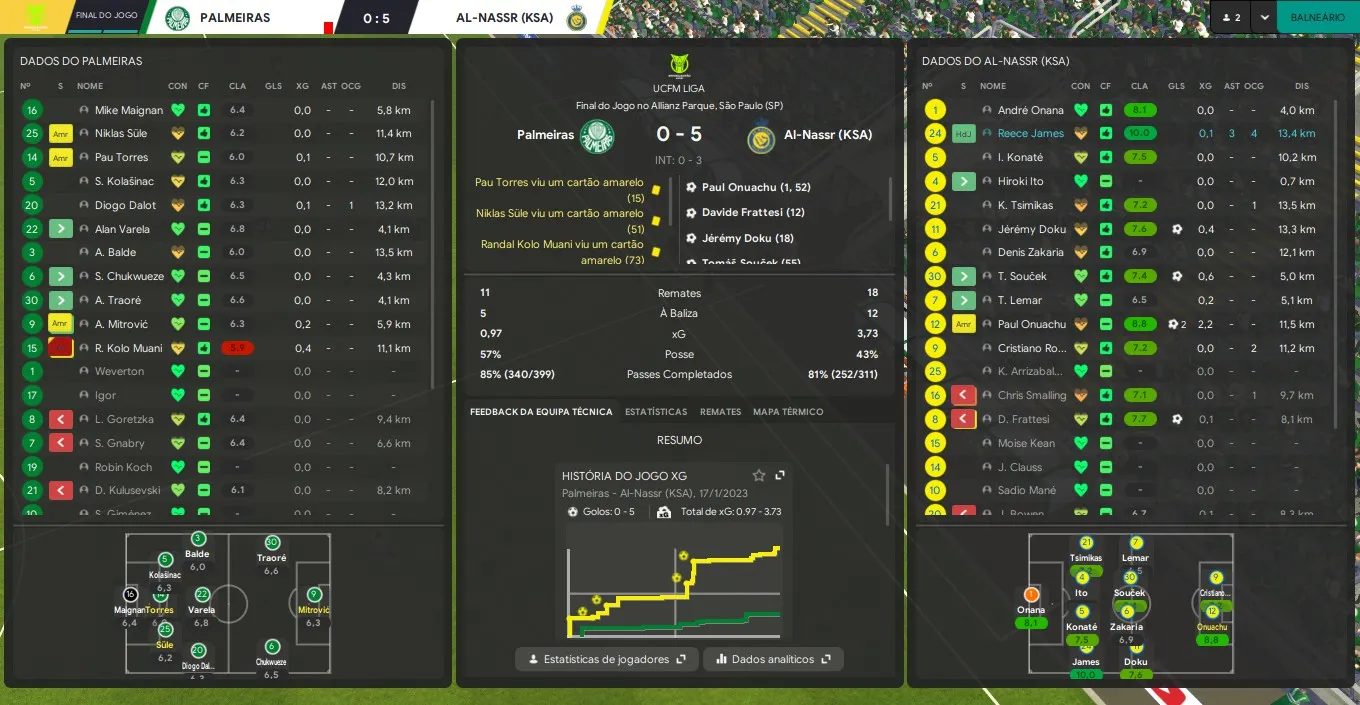The width and height of the screenshot is (1360, 705).
Task: Show the Mapa Térmico tab
Action: coord(788,412)
